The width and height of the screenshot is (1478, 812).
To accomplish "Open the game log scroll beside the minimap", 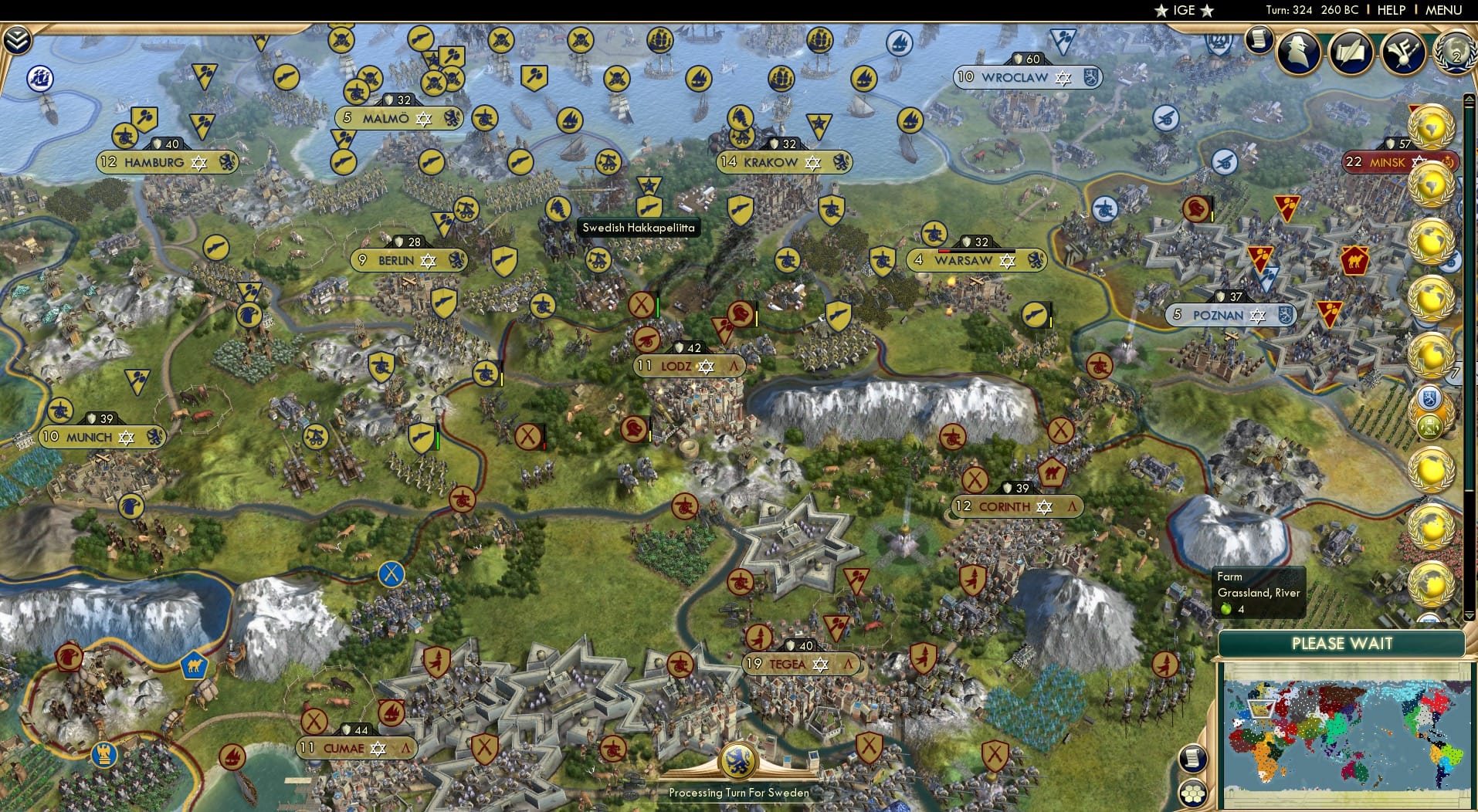I will 1192,758.
